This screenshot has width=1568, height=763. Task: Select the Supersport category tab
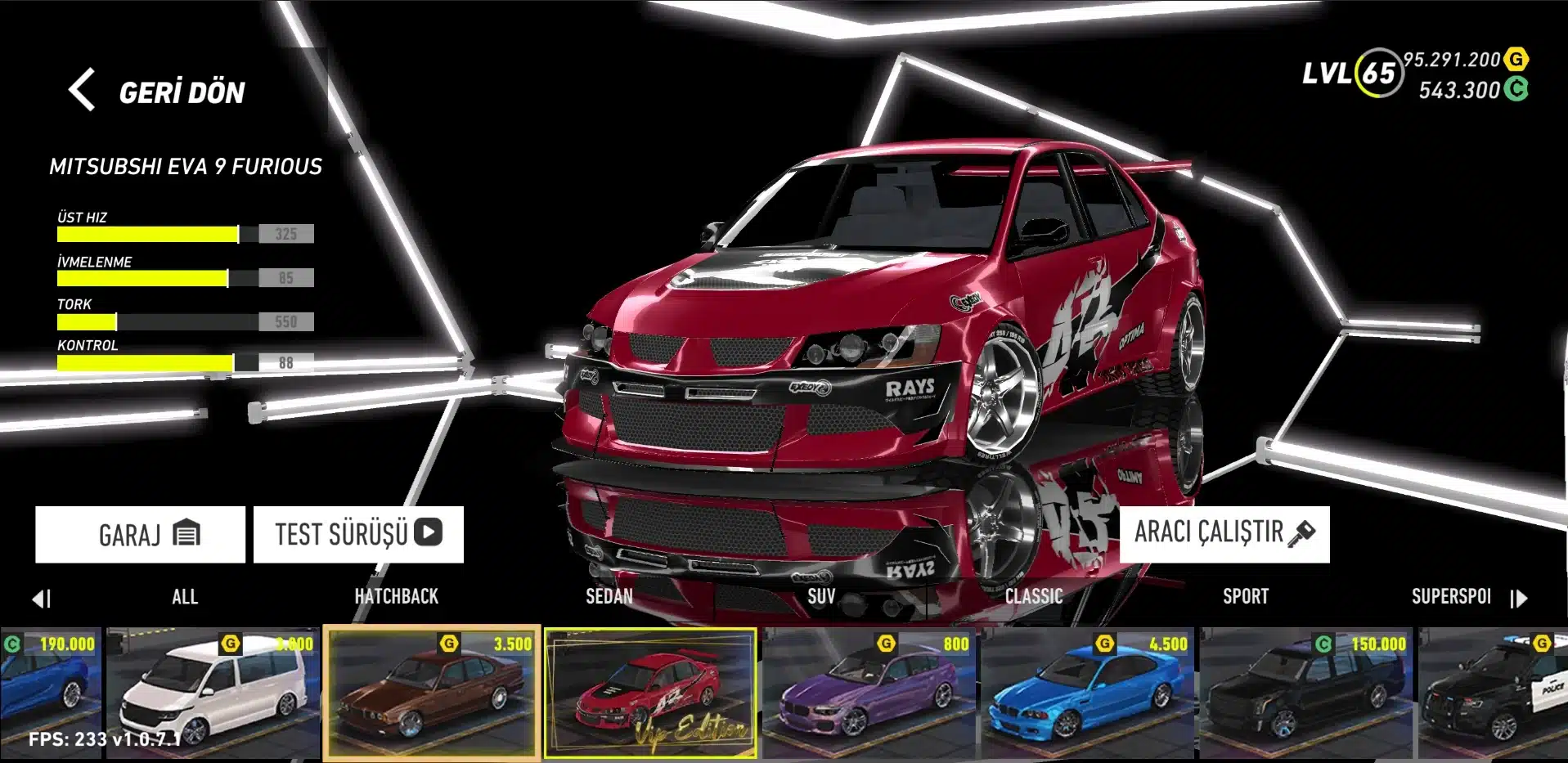tap(1451, 597)
